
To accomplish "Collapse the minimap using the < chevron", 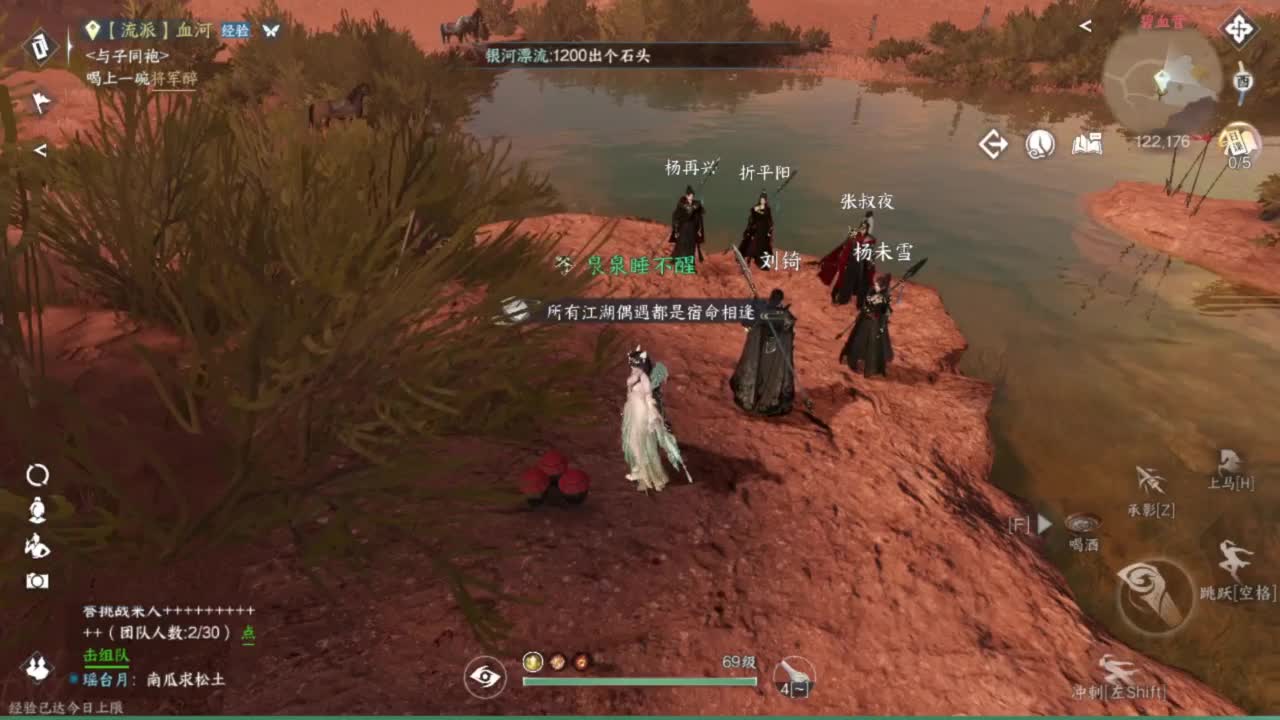I will click(1085, 26).
